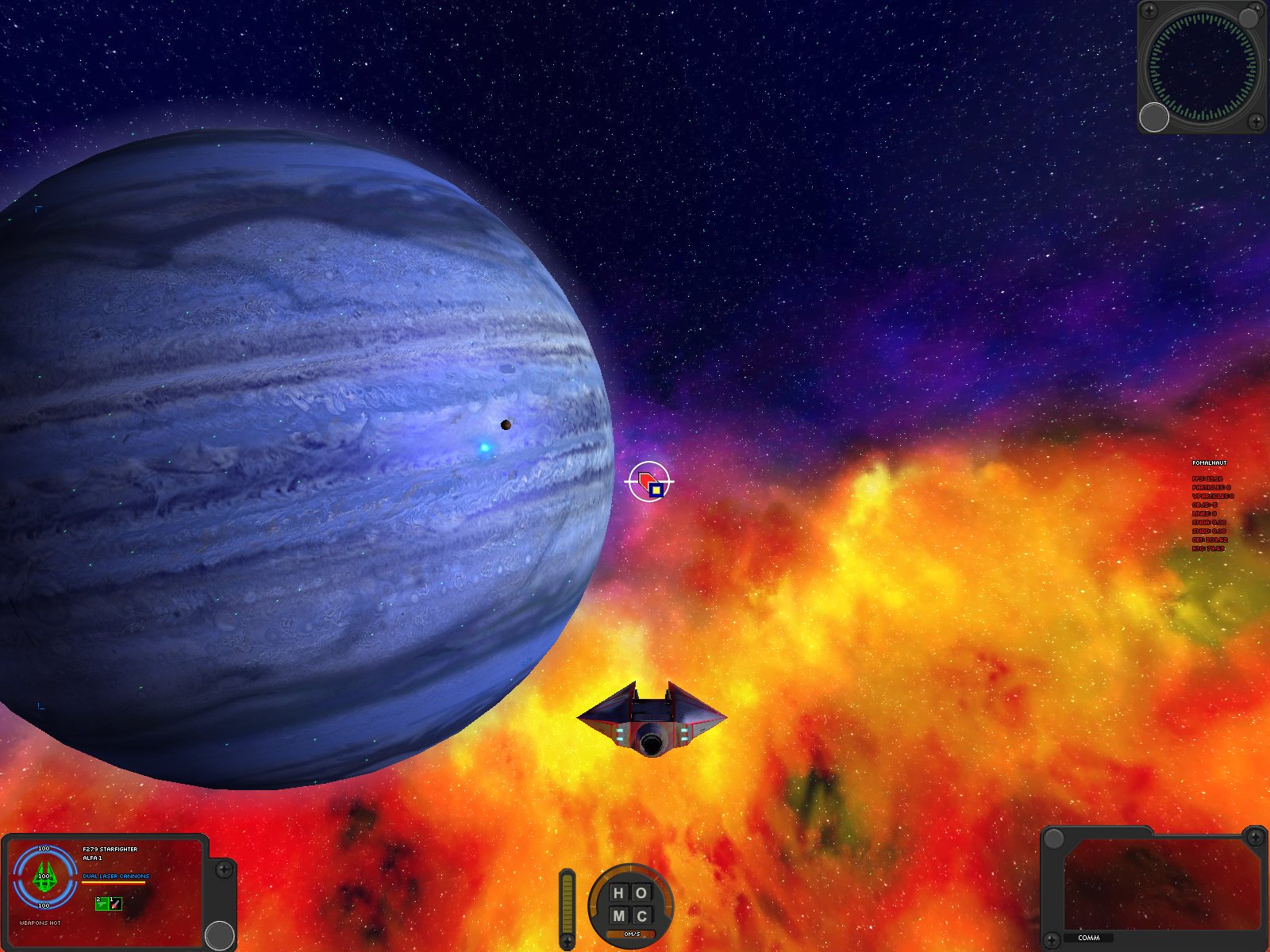
Task: Switch to the COMM panel
Action: pyautogui.click(x=1089, y=937)
